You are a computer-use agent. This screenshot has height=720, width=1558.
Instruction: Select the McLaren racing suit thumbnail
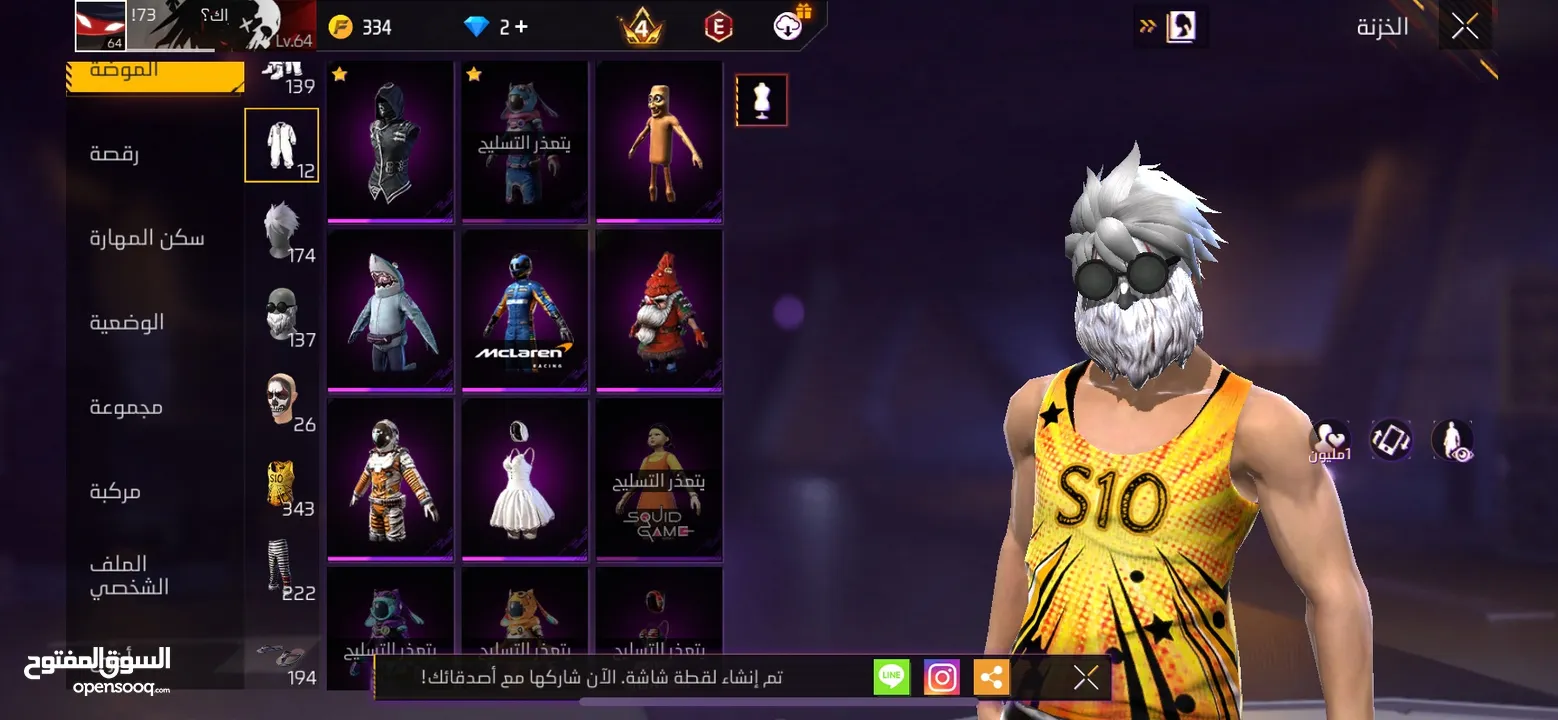click(x=524, y=310)
